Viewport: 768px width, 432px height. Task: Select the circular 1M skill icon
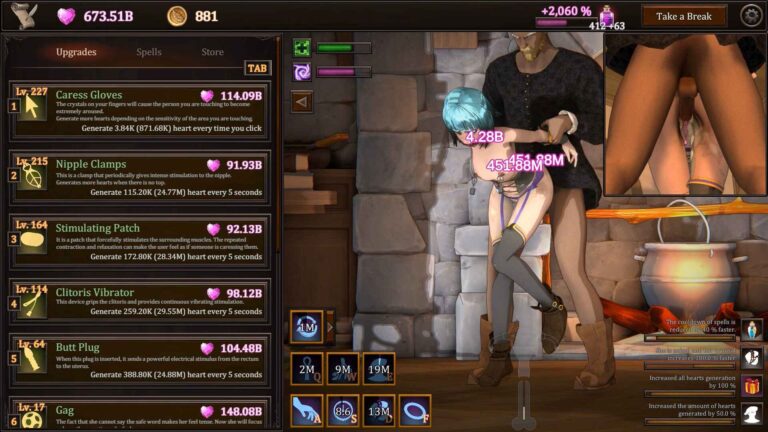306,326
